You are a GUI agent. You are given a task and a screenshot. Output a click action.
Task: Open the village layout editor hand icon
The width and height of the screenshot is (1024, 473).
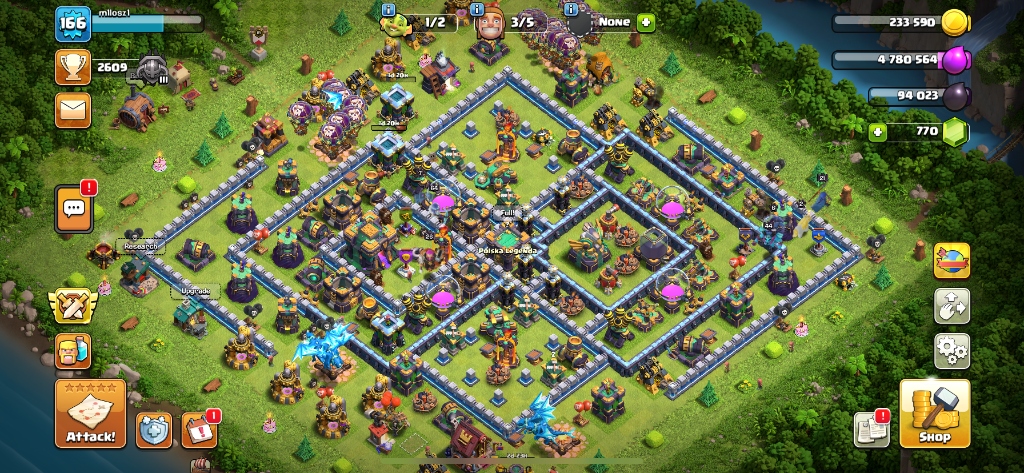(x=951, y=306)
